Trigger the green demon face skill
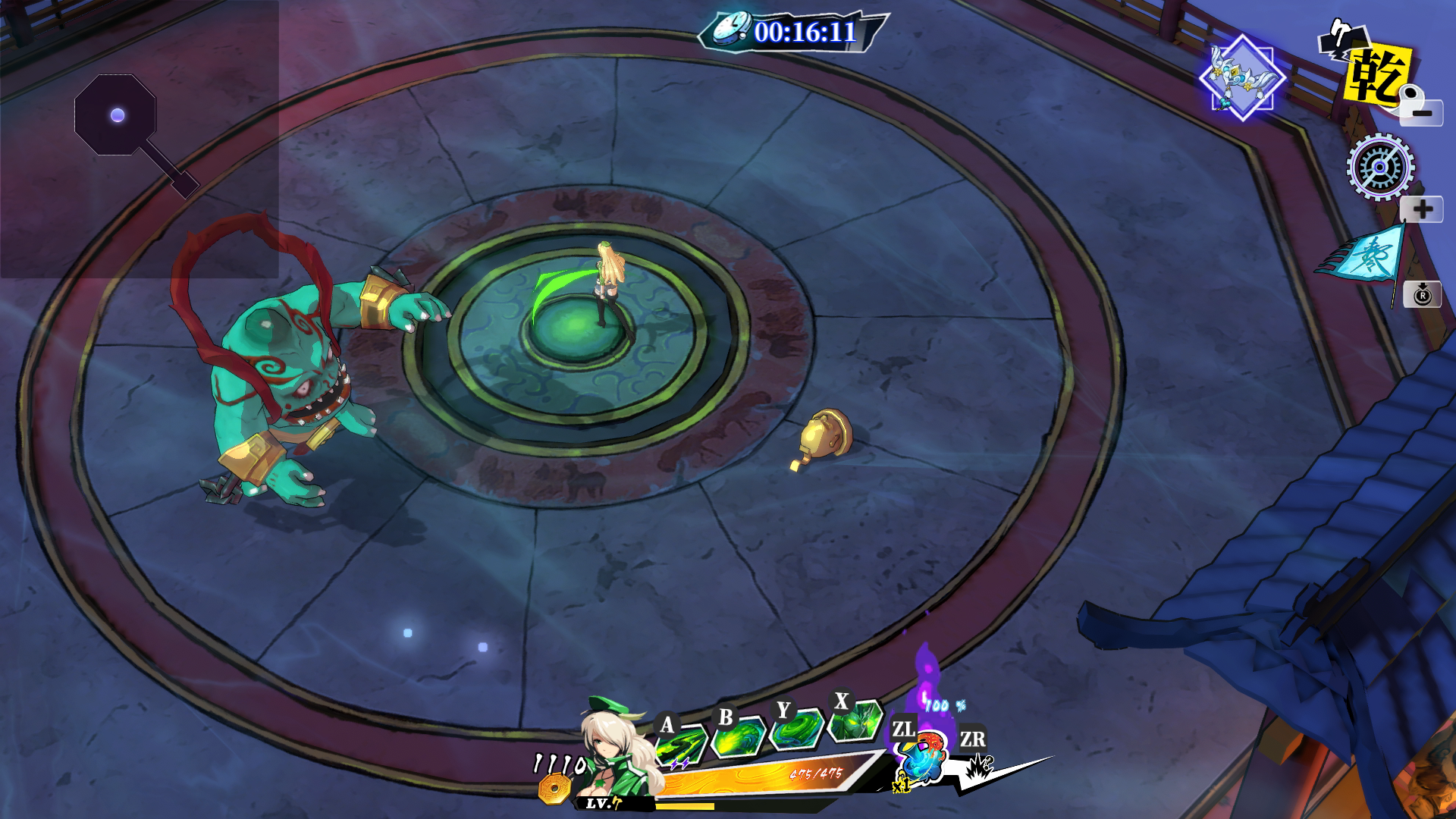Image resolution: width=1456 pixels, height=819 pixels. [855, 720]
